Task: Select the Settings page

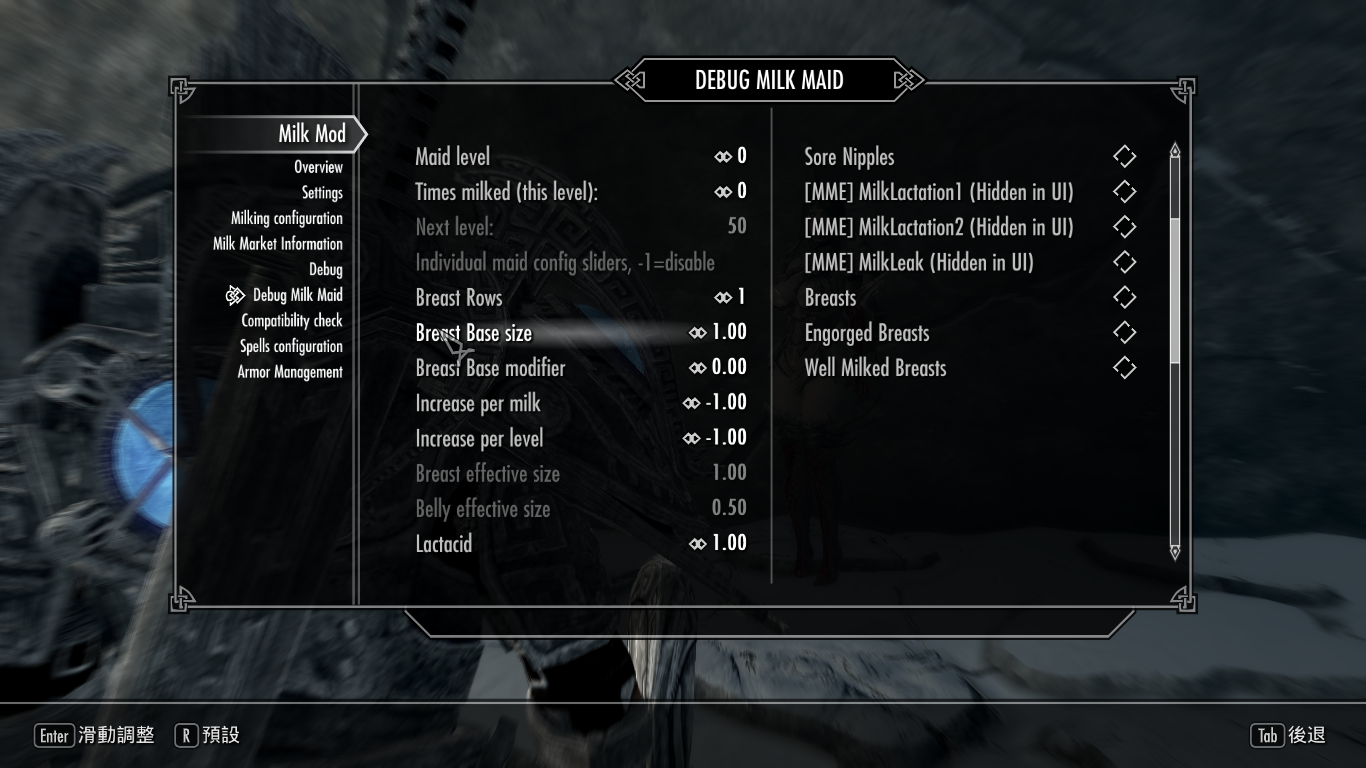Action: [322, 193]
